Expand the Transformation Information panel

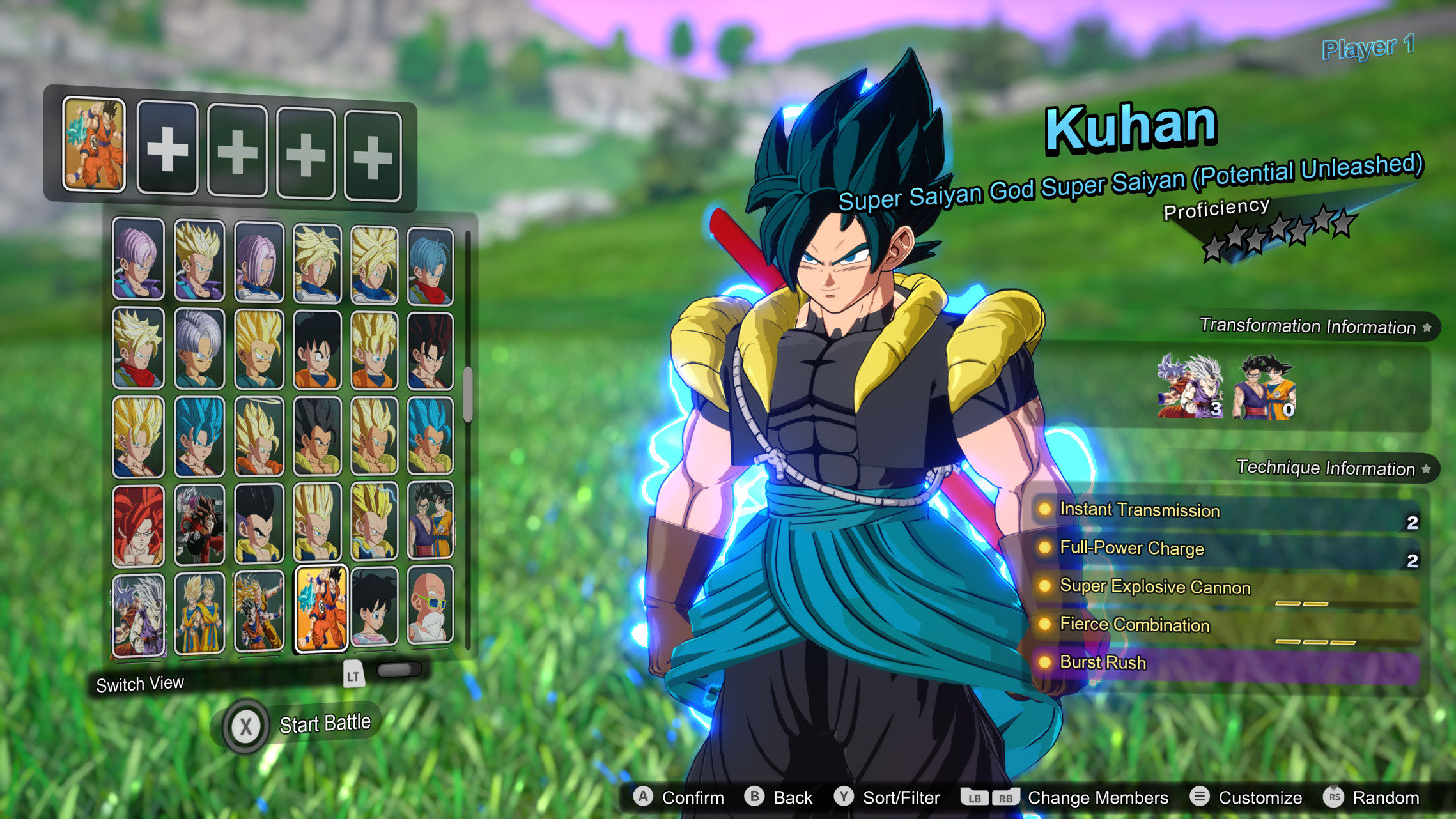tap(1310, 327)
